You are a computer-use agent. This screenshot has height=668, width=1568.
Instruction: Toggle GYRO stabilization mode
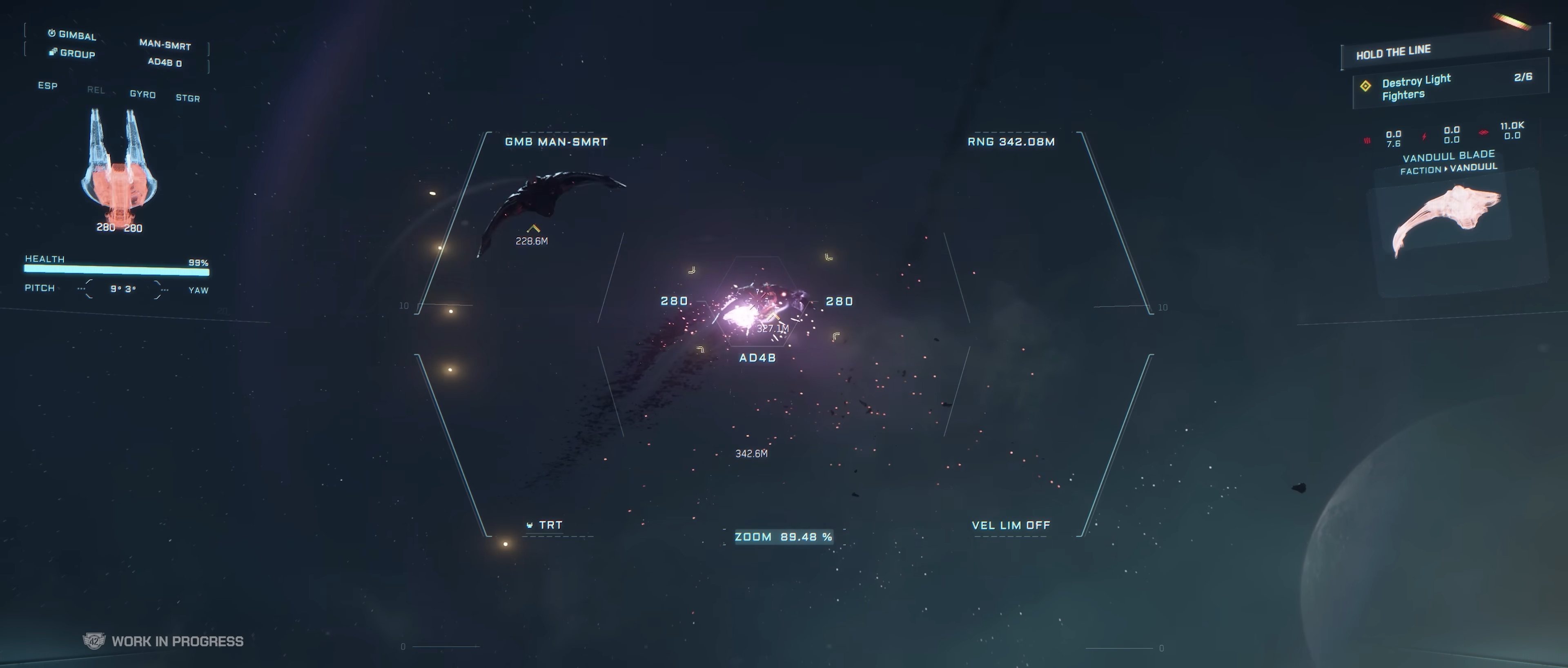143,94
